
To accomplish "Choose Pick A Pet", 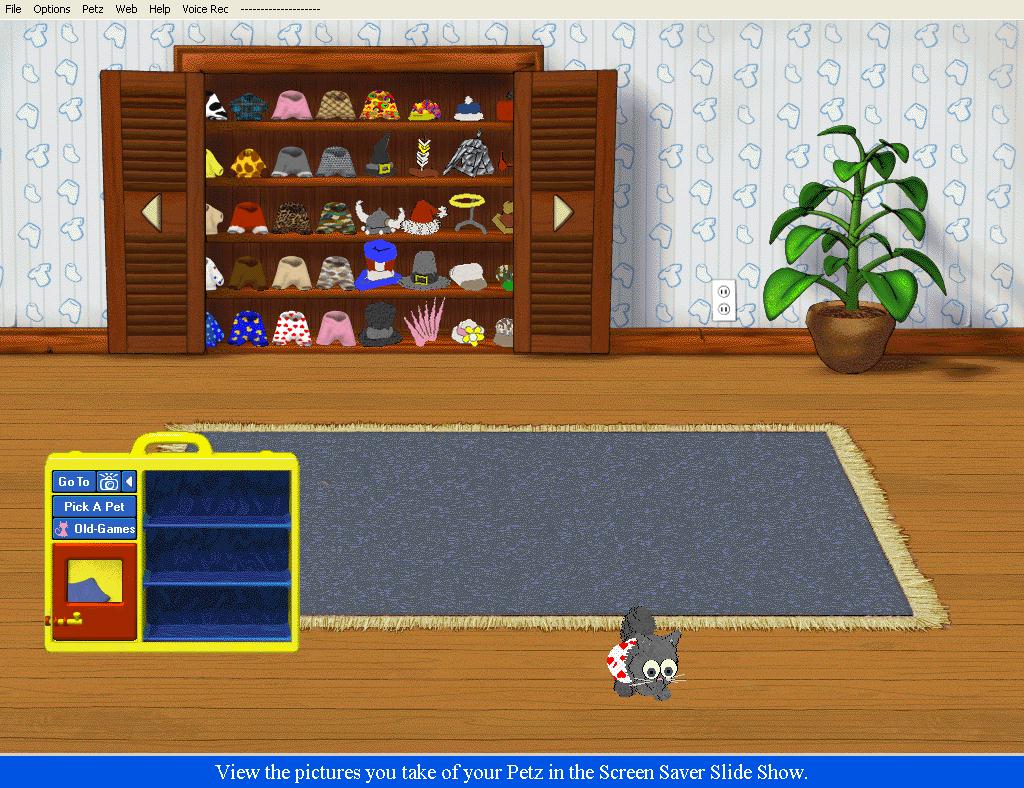I will [x=94, y=506].
